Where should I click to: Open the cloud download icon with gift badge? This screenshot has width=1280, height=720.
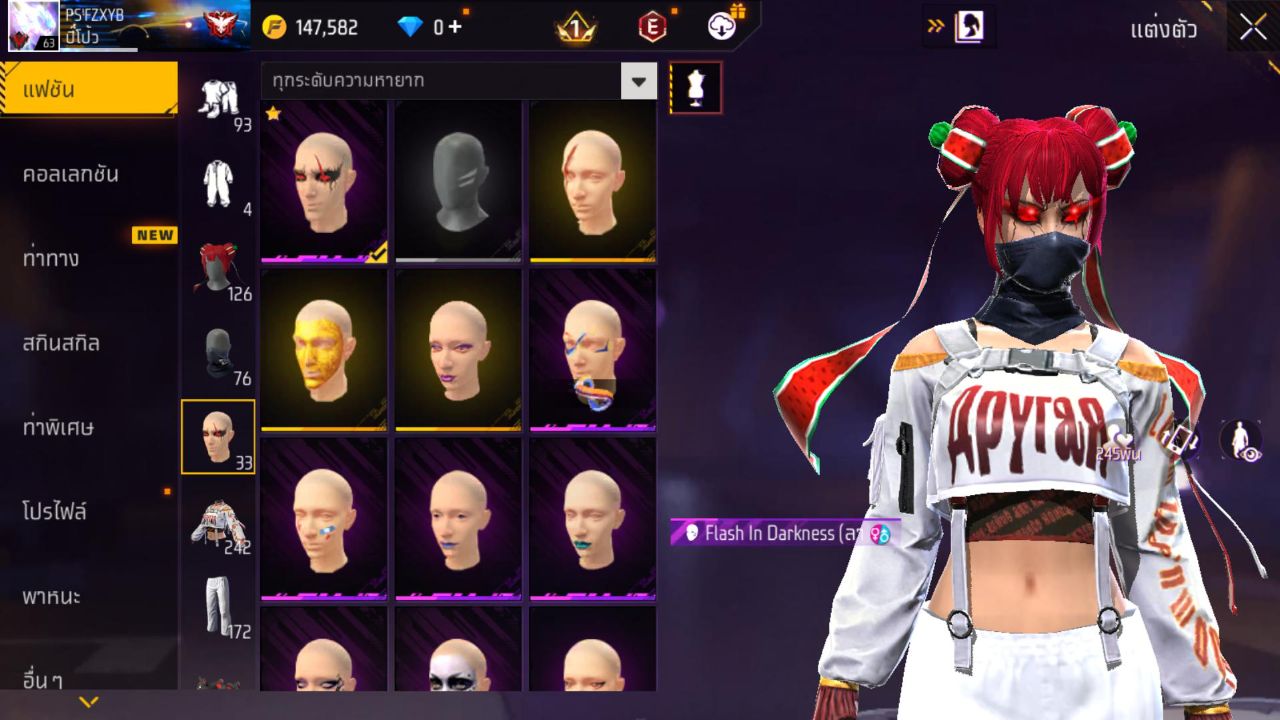[720, 27]
